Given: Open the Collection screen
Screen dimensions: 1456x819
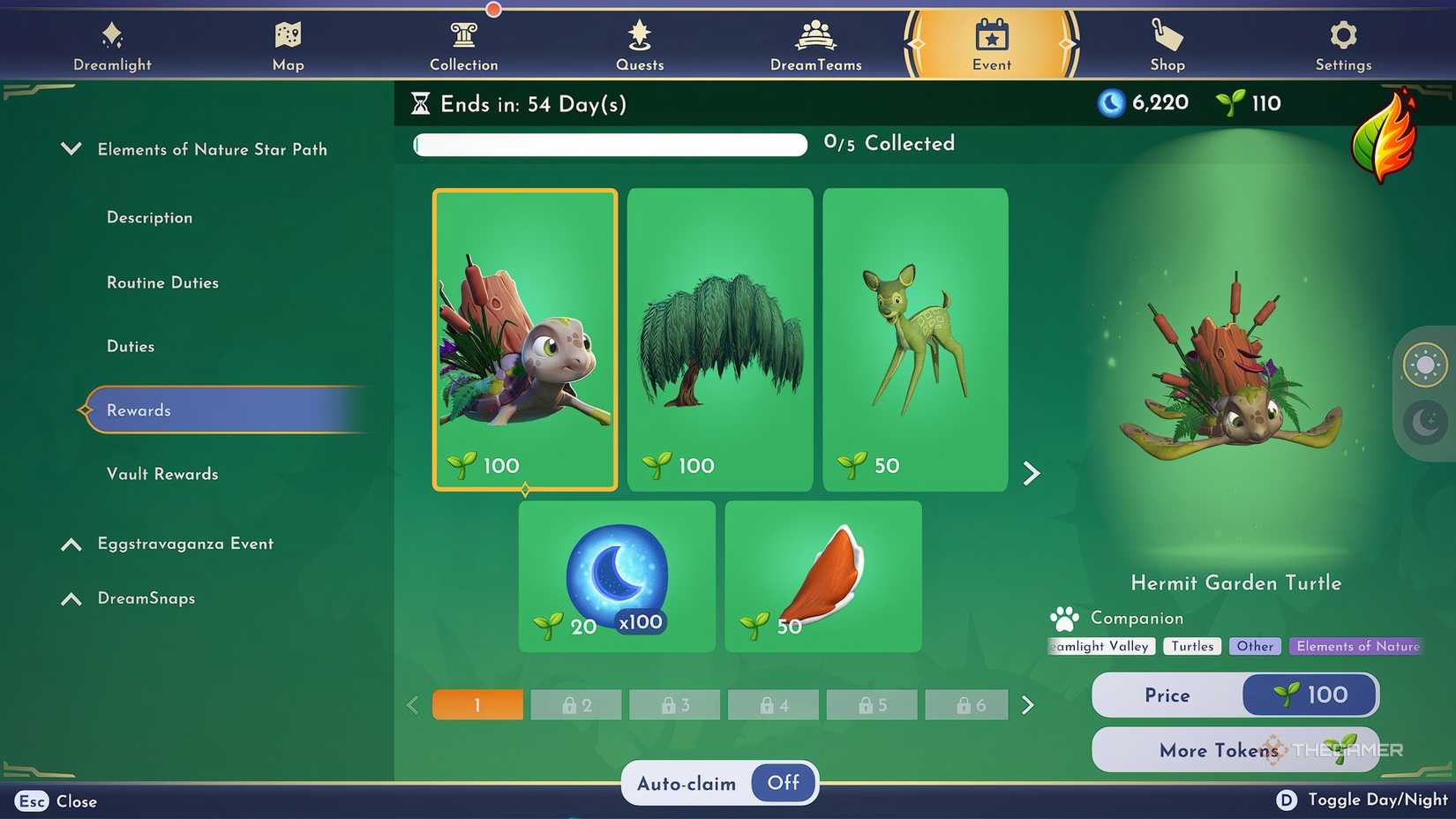Looking at the screenshot, I should (464, 42).
